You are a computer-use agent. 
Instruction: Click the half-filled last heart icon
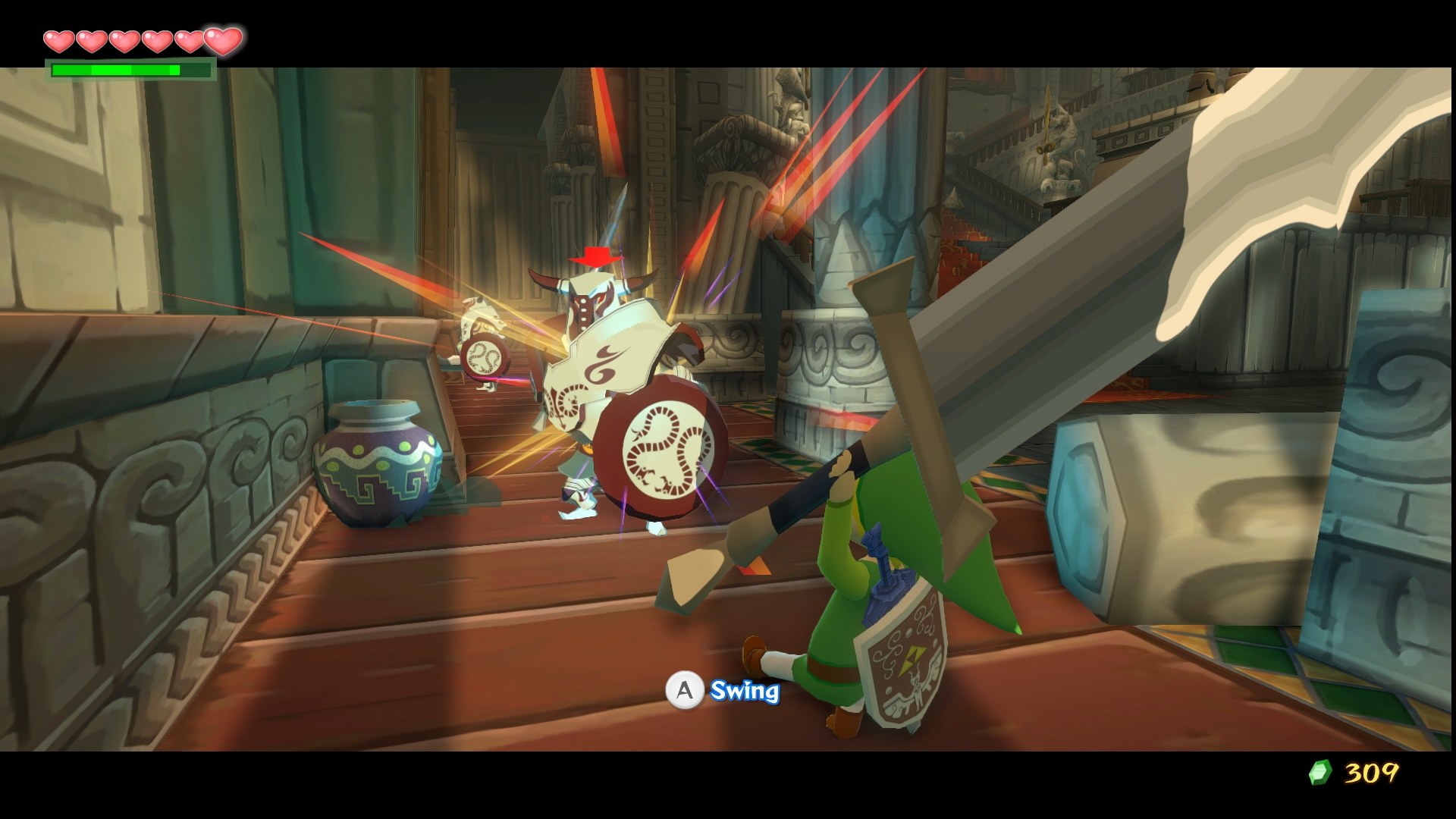point(221,42)
